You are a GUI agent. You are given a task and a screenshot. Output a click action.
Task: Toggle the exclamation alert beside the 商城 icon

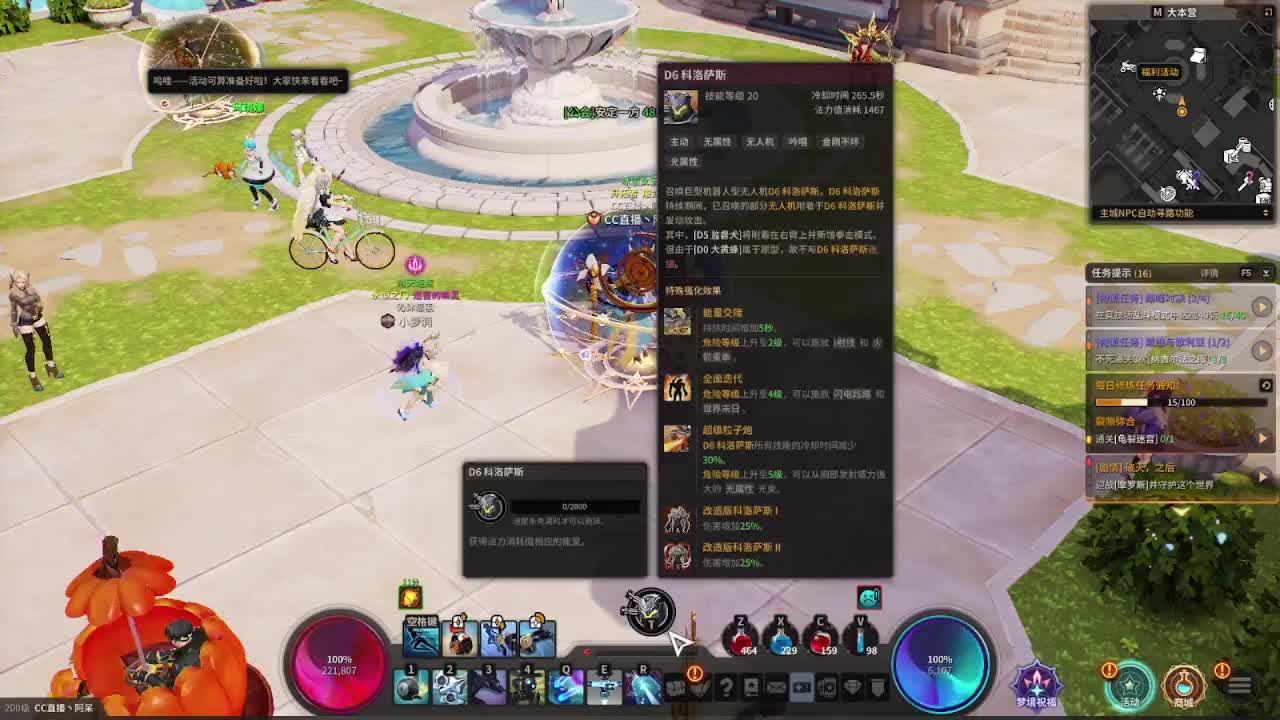click(x=1222, y=671)
